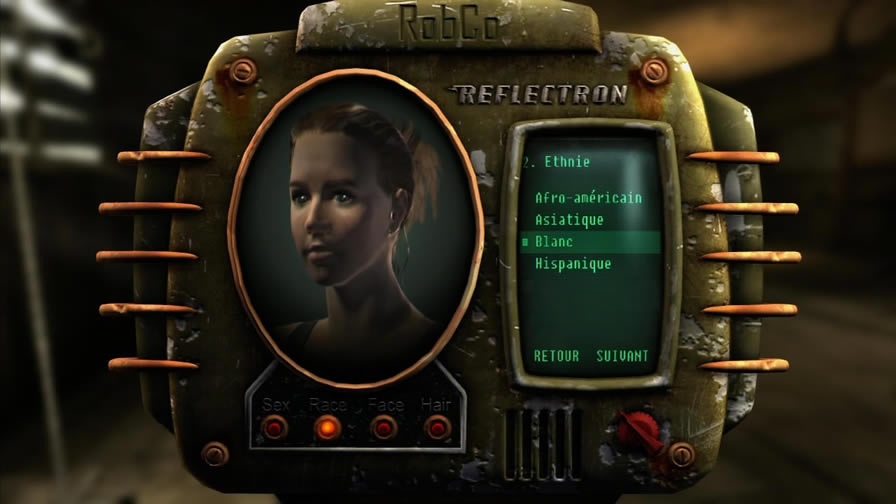
Task: Go back with the RETOUR button
Action: (x=556, y=356)
